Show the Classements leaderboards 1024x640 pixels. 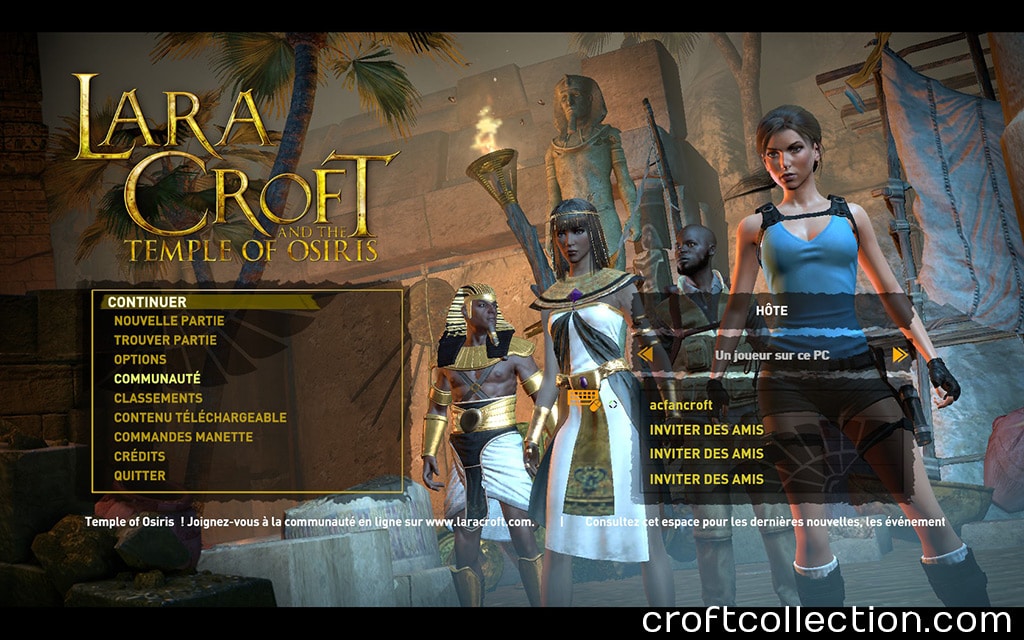point(158,398)
